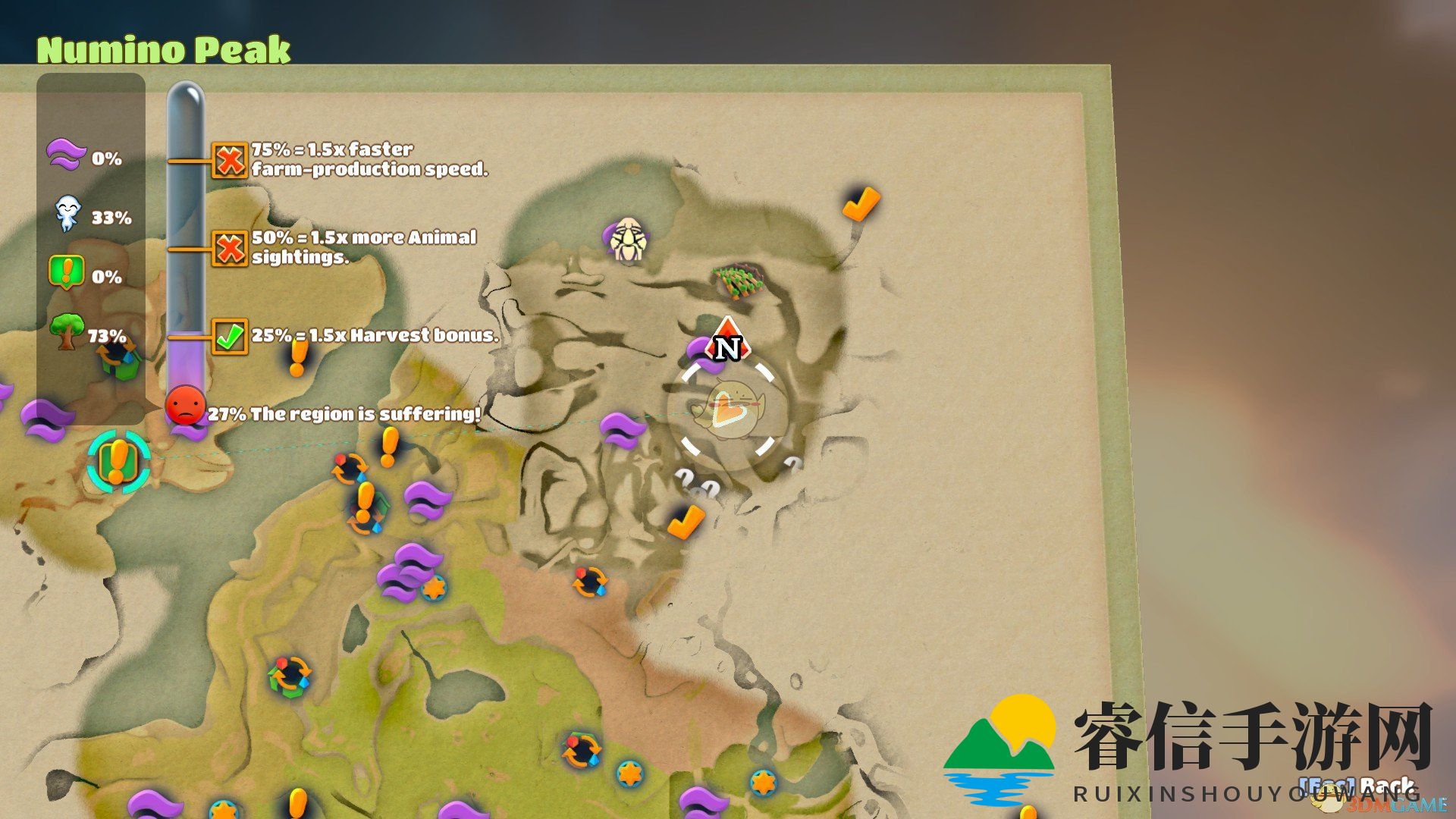Click the Back button label
1456x819 pixels.
pyautogui.click(x=1386, y=786)
